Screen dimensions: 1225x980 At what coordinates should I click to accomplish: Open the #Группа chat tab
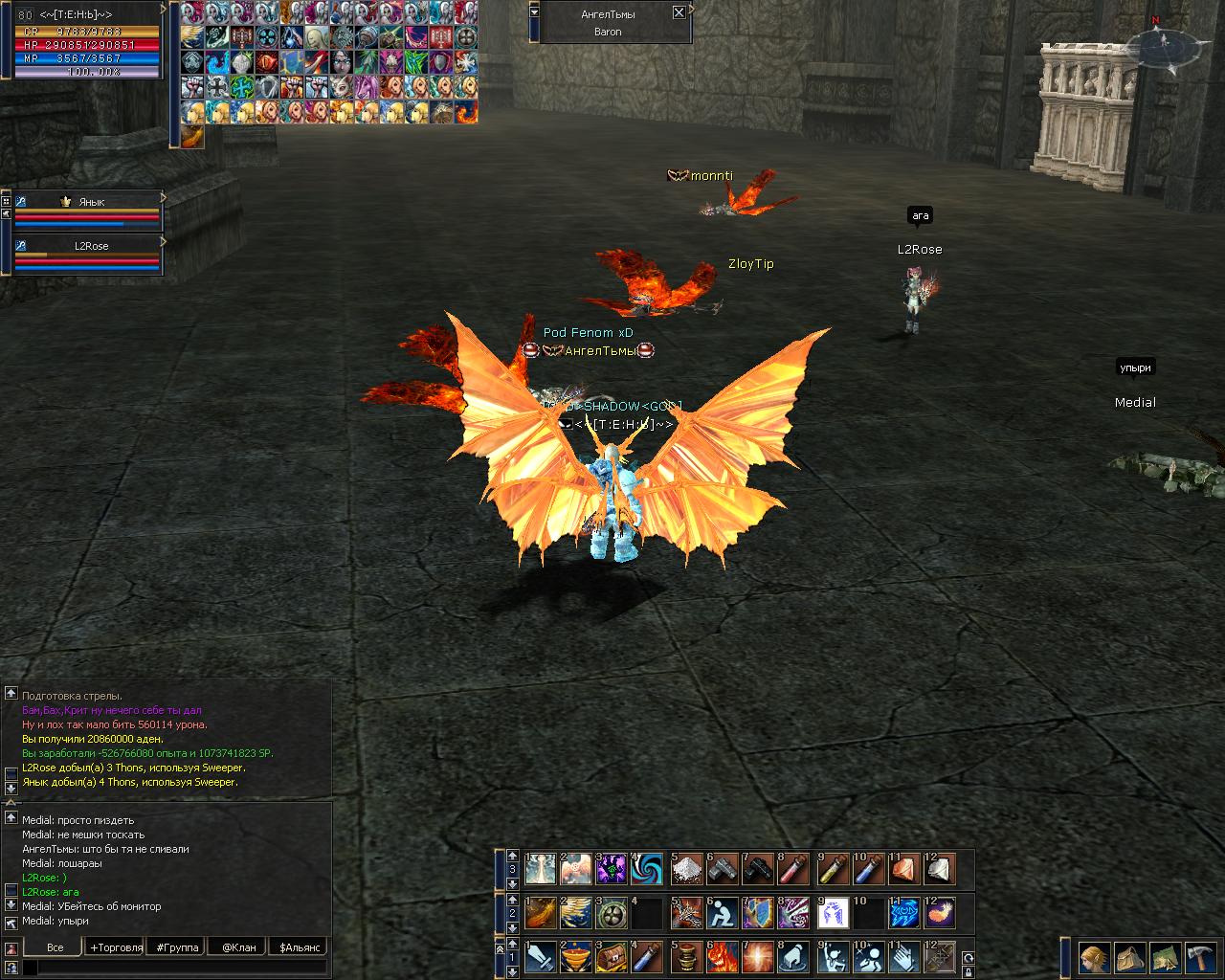(178, 947)
